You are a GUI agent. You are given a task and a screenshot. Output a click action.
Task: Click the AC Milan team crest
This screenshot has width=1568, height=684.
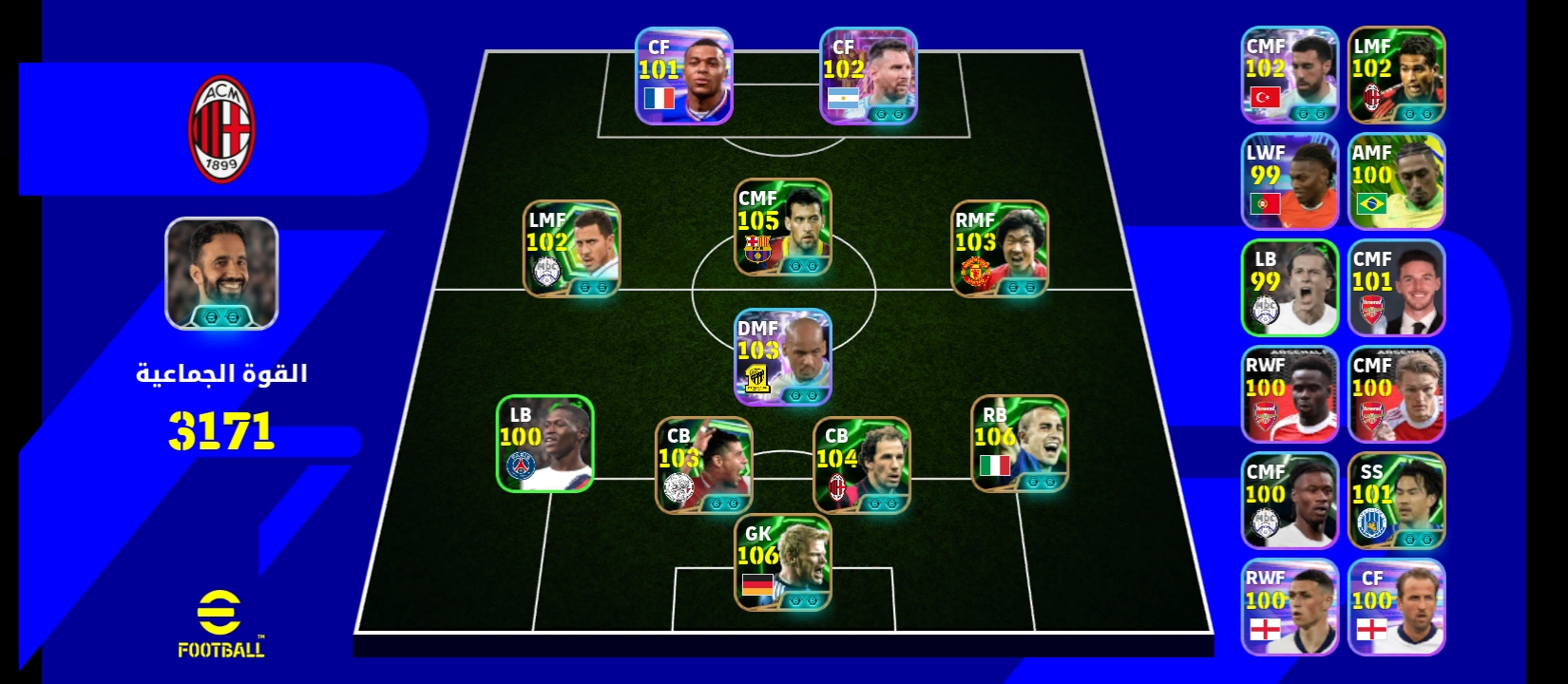[x=221, y=129]
